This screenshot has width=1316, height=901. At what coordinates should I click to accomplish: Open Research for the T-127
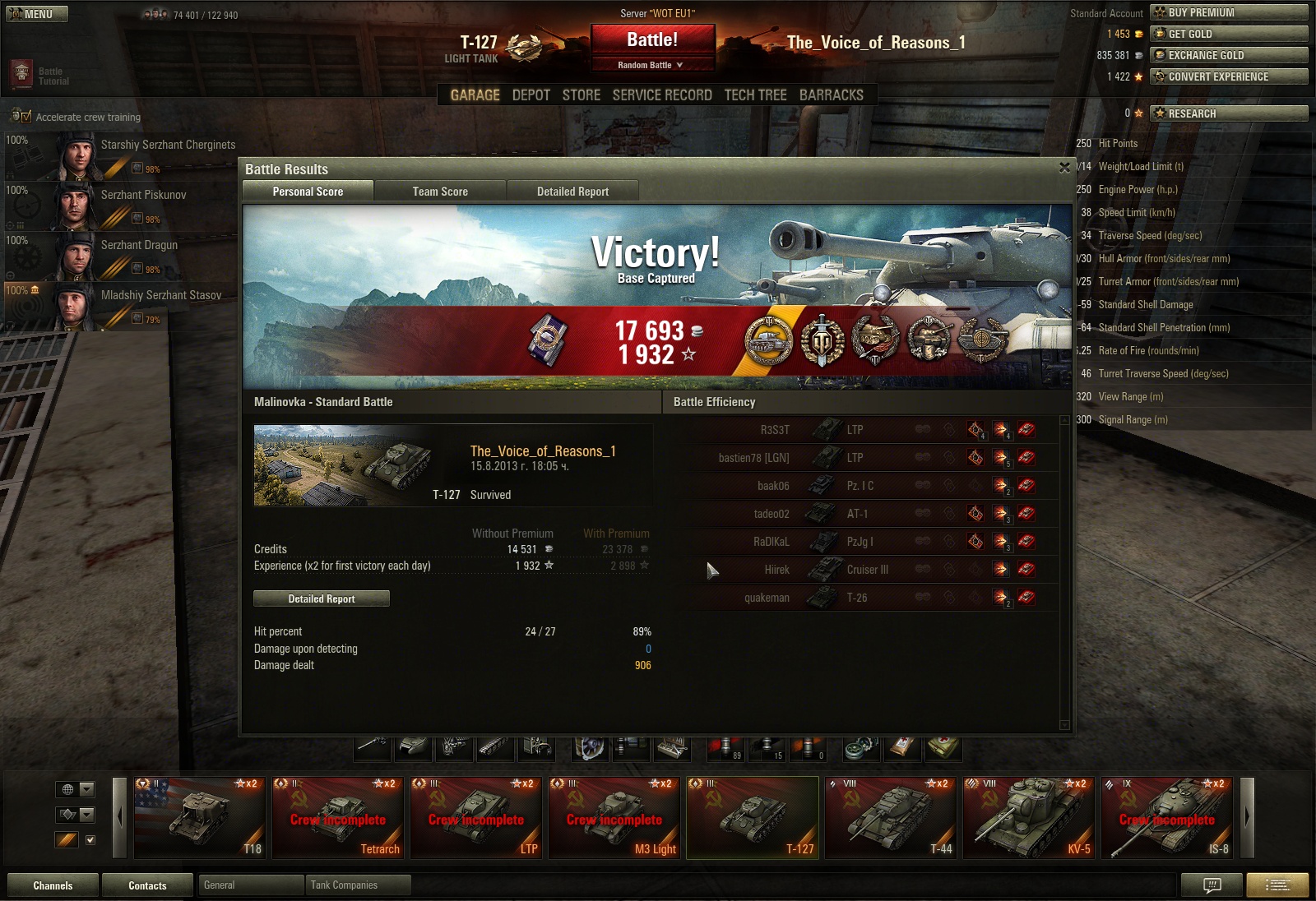click(1229, 113)
